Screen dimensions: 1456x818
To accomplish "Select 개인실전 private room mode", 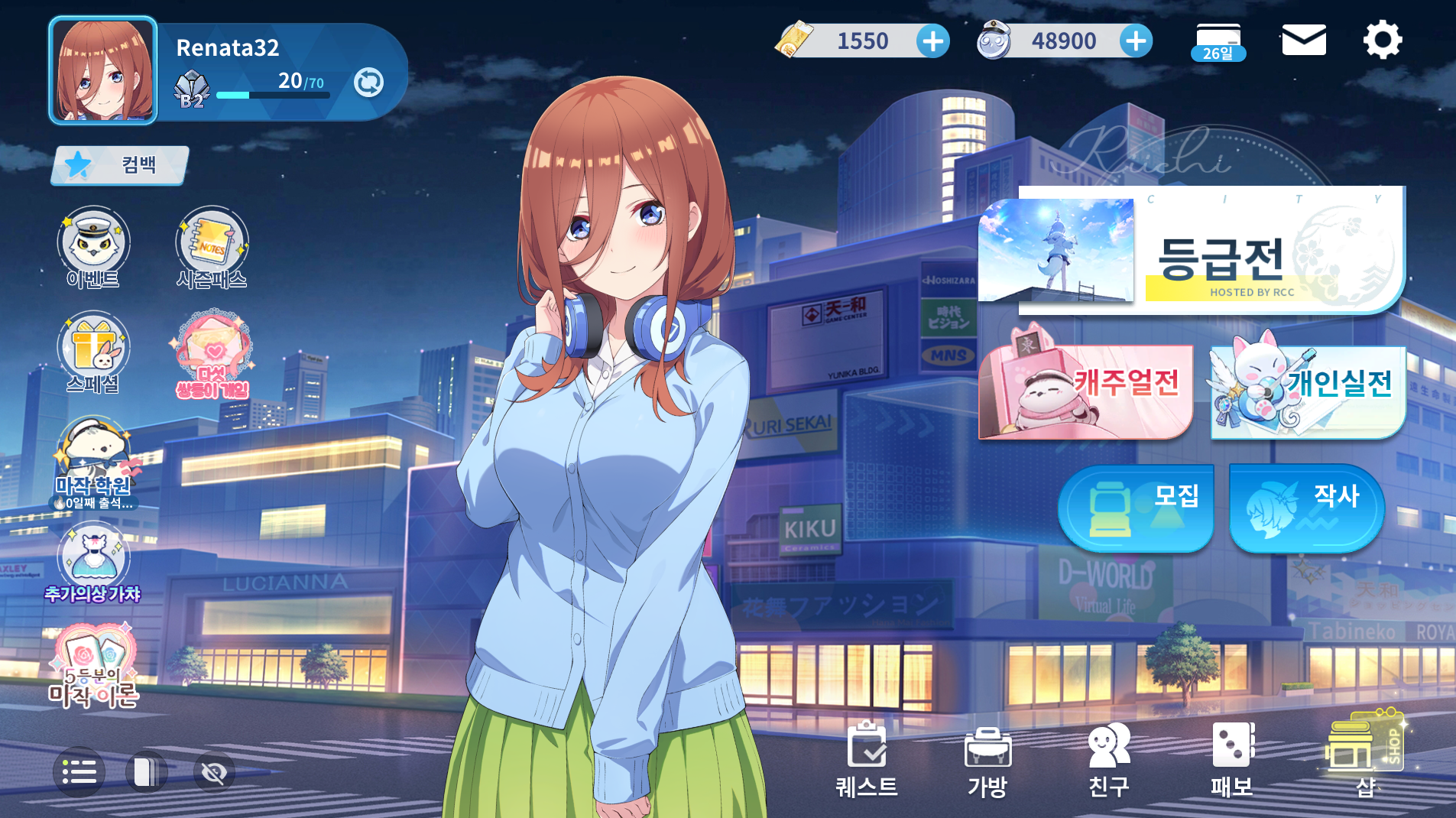I will (1308, 391).
